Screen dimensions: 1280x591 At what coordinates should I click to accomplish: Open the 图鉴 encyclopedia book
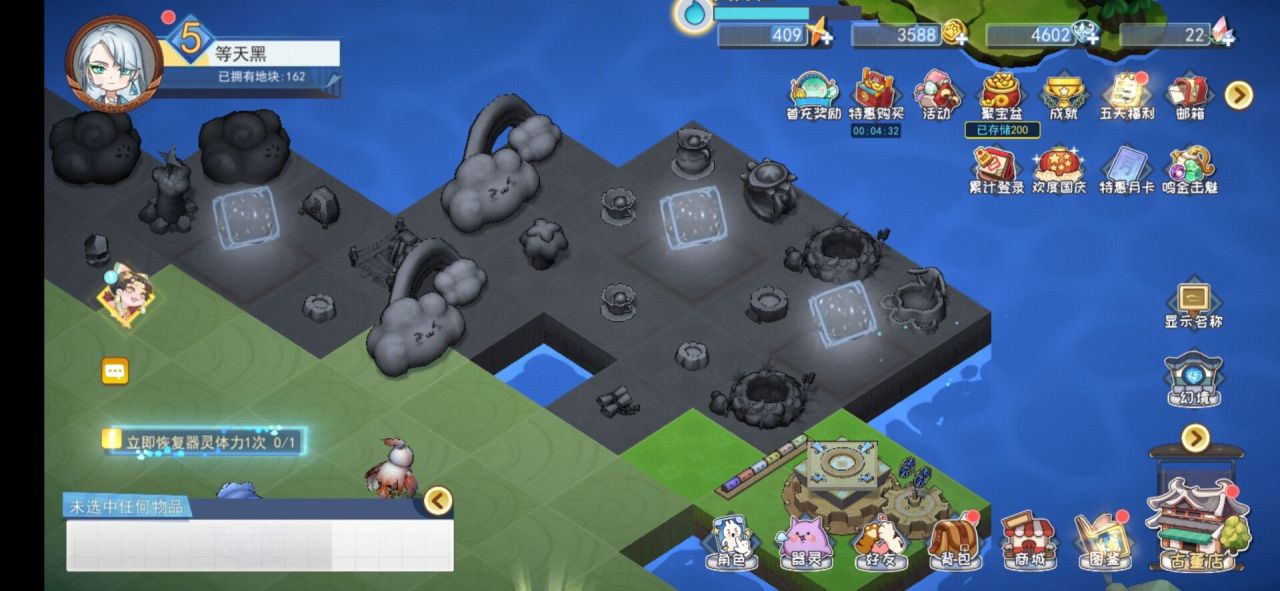point(1101,541)
